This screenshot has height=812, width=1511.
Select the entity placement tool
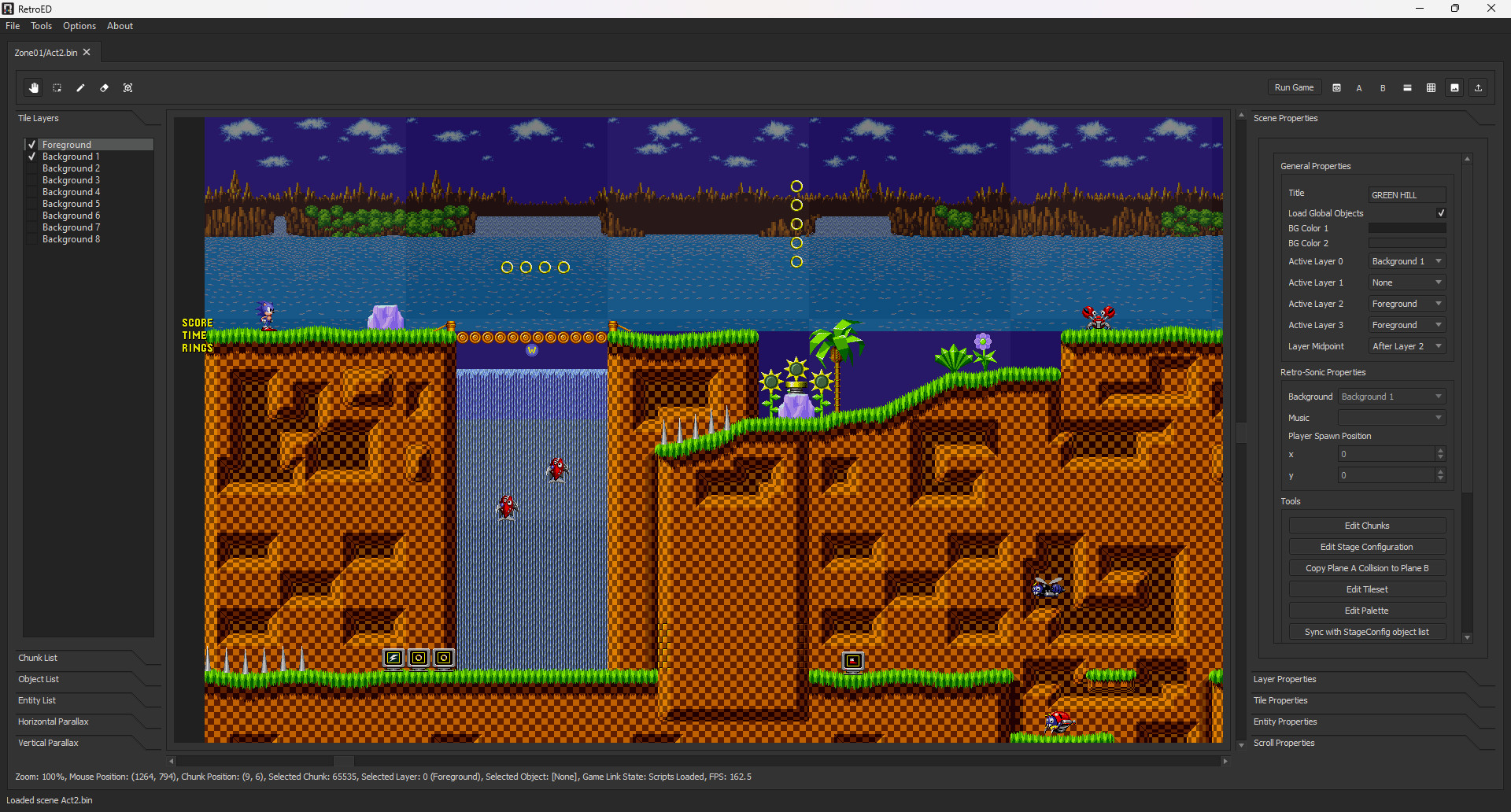pos(127,87)
